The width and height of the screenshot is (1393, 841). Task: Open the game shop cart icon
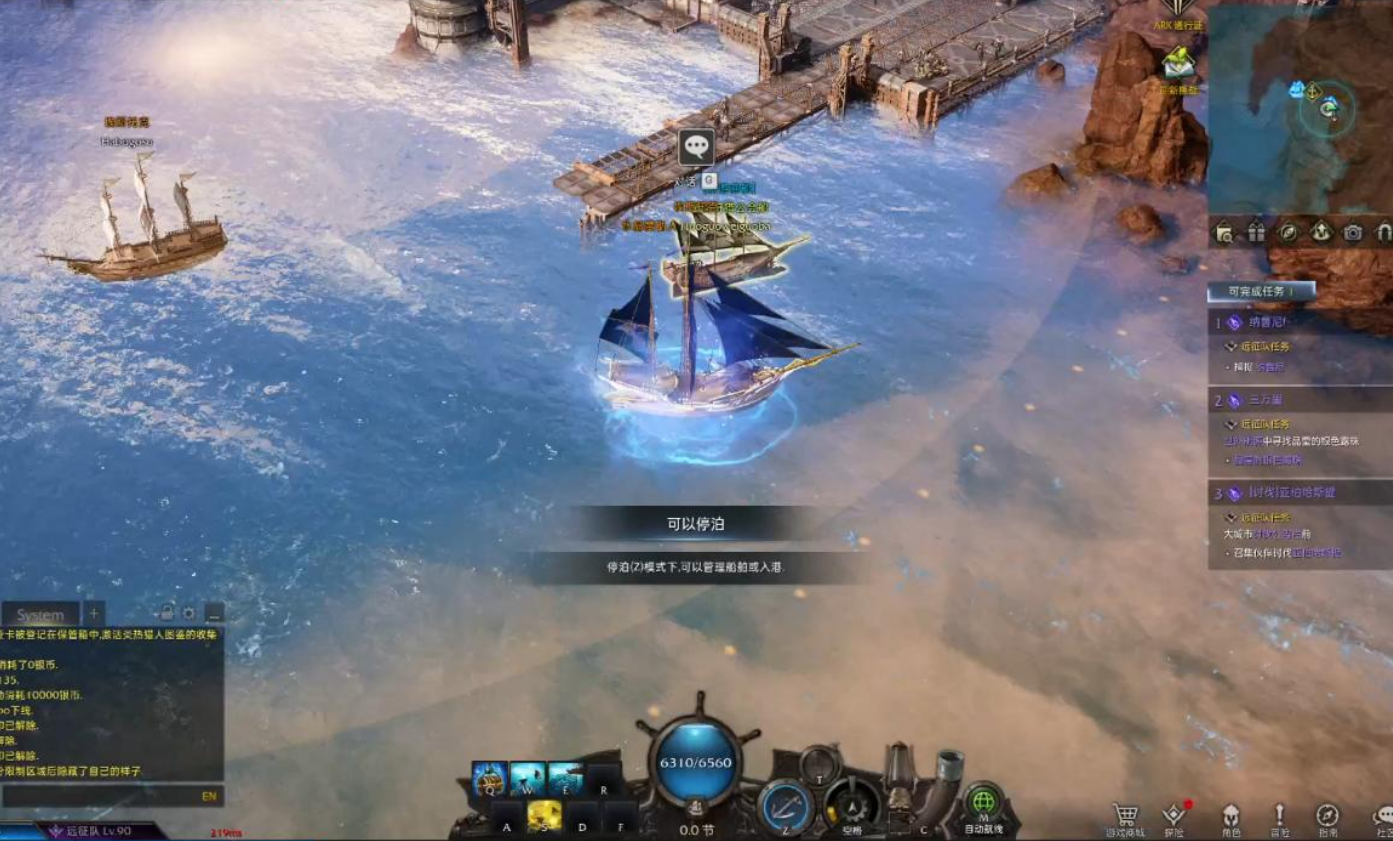point(1125,816)
